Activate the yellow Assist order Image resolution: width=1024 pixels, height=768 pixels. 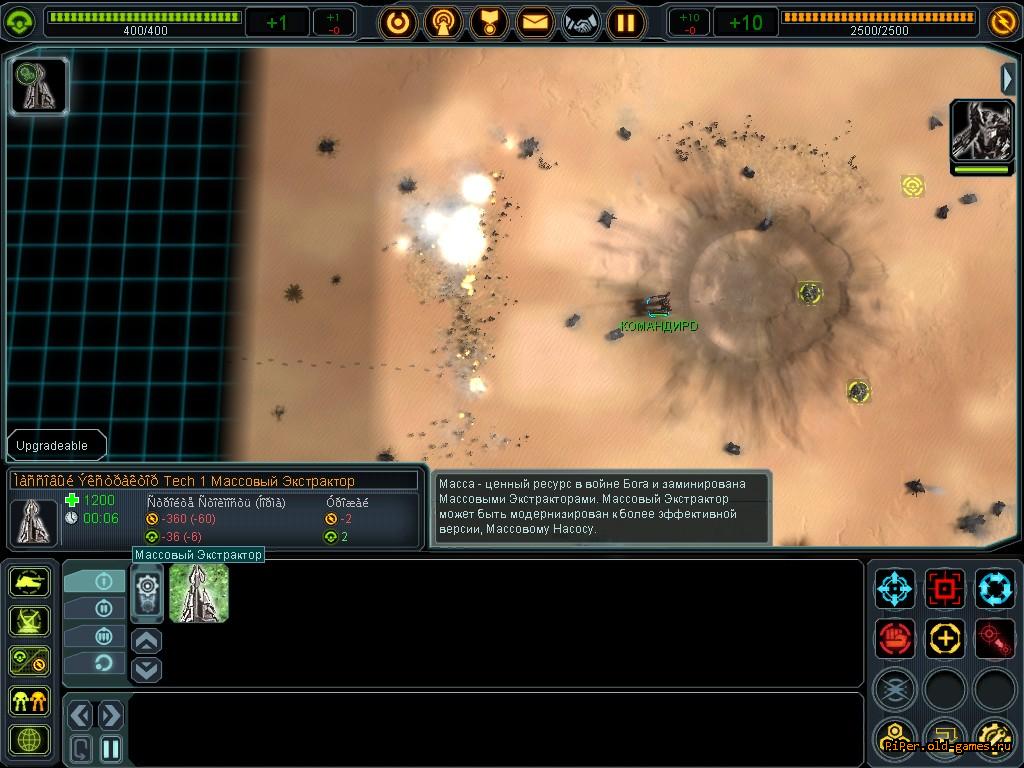pyautogui.click(x=945, y=637)
